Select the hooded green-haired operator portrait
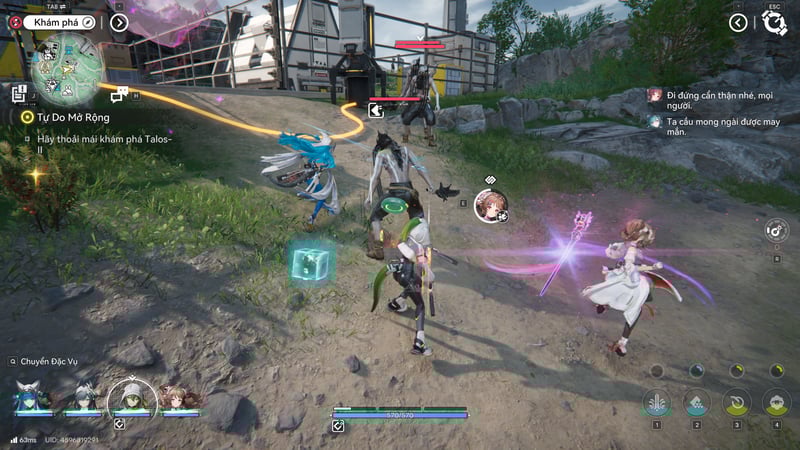Viewport: 800px width, 450px height. pos(130,396)
